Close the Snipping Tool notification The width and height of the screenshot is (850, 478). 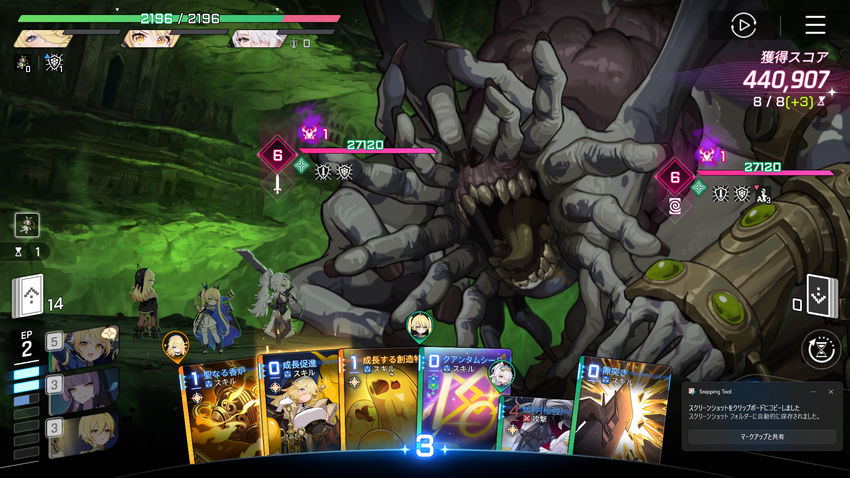pos(830,392)
